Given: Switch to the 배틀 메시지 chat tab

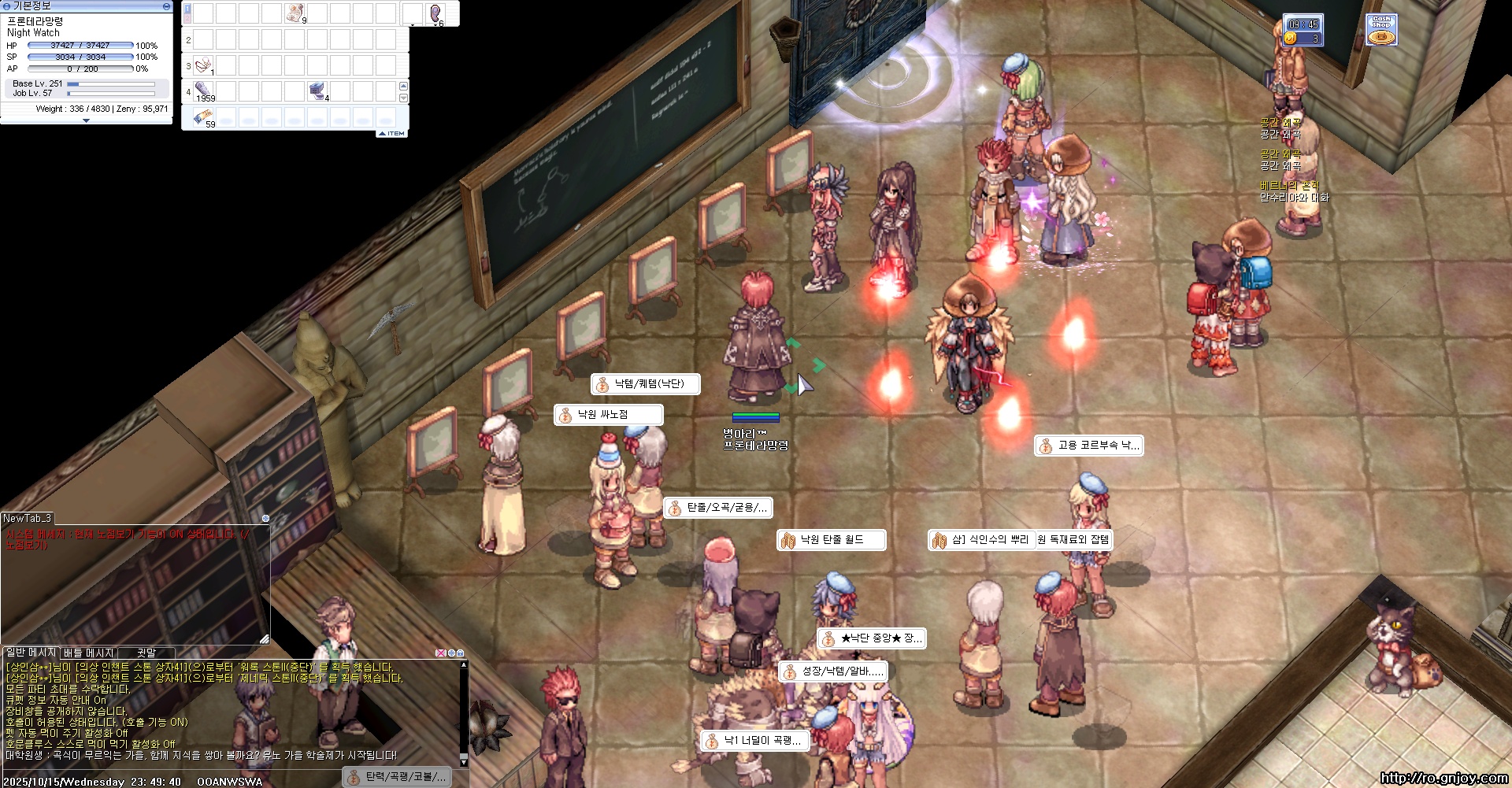Looking at the screenshot, I should point(89,653).
